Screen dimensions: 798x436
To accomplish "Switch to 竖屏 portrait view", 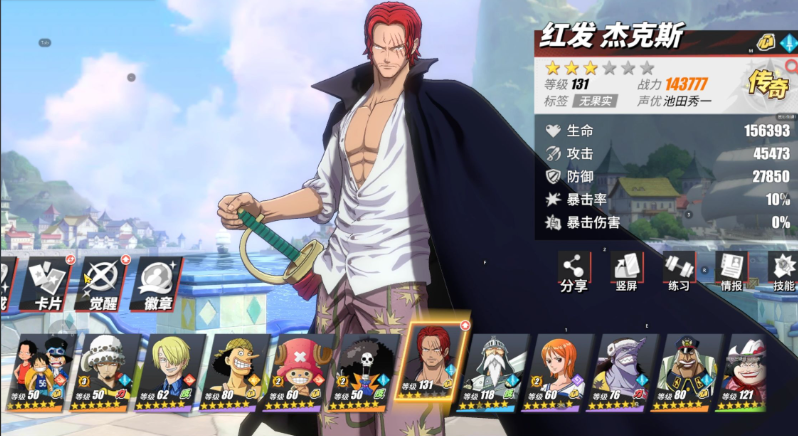I will pyautogui.click(x=626, y=272).
